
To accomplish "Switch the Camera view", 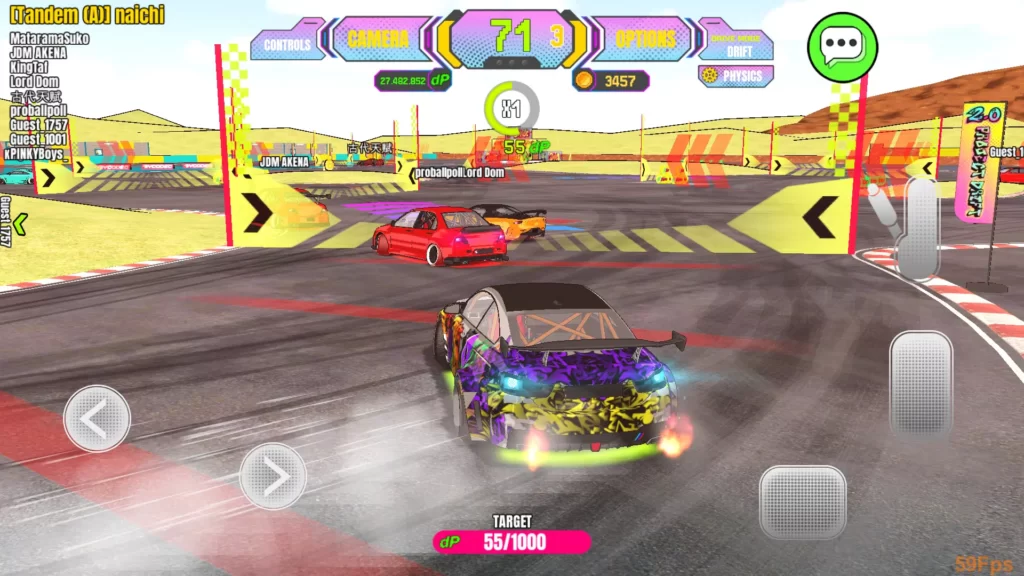I will [x=378, y=40].
